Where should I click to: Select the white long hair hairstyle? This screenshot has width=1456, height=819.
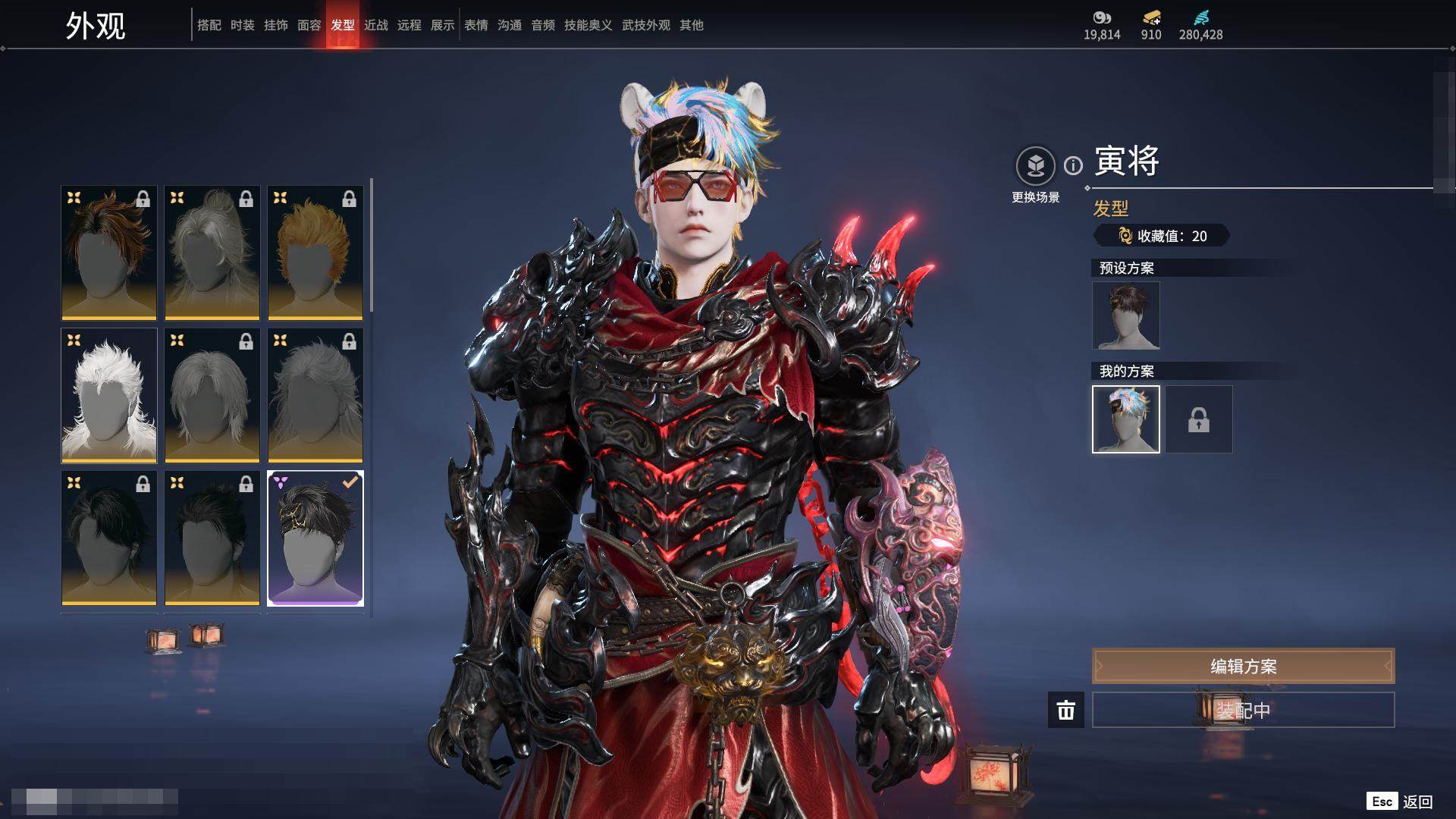[x=109, y=395]
